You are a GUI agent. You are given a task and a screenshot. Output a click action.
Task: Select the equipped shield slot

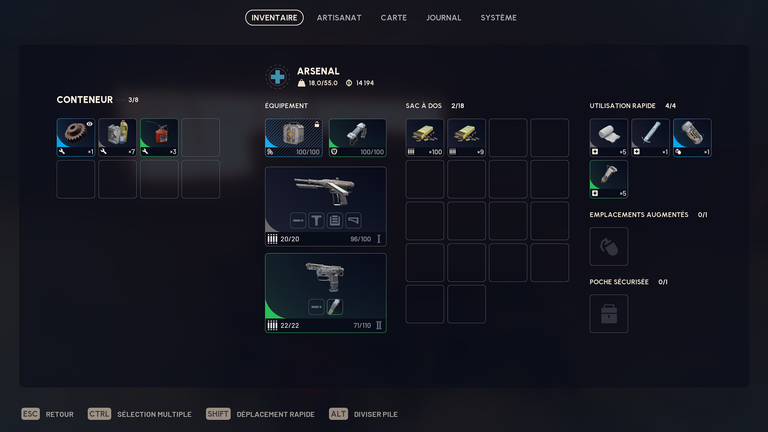tap(357, 138)
